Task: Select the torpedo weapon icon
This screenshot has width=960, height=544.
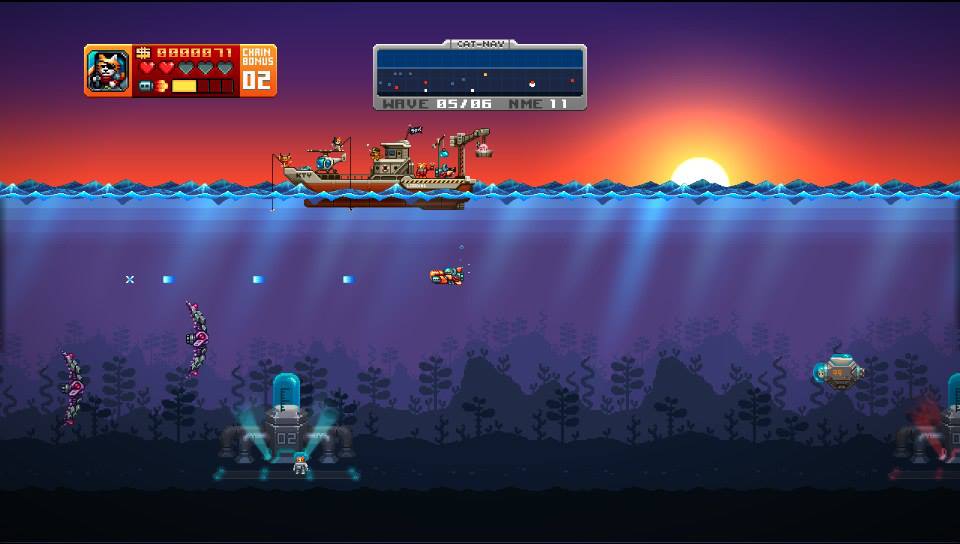Action: point(146,87)
